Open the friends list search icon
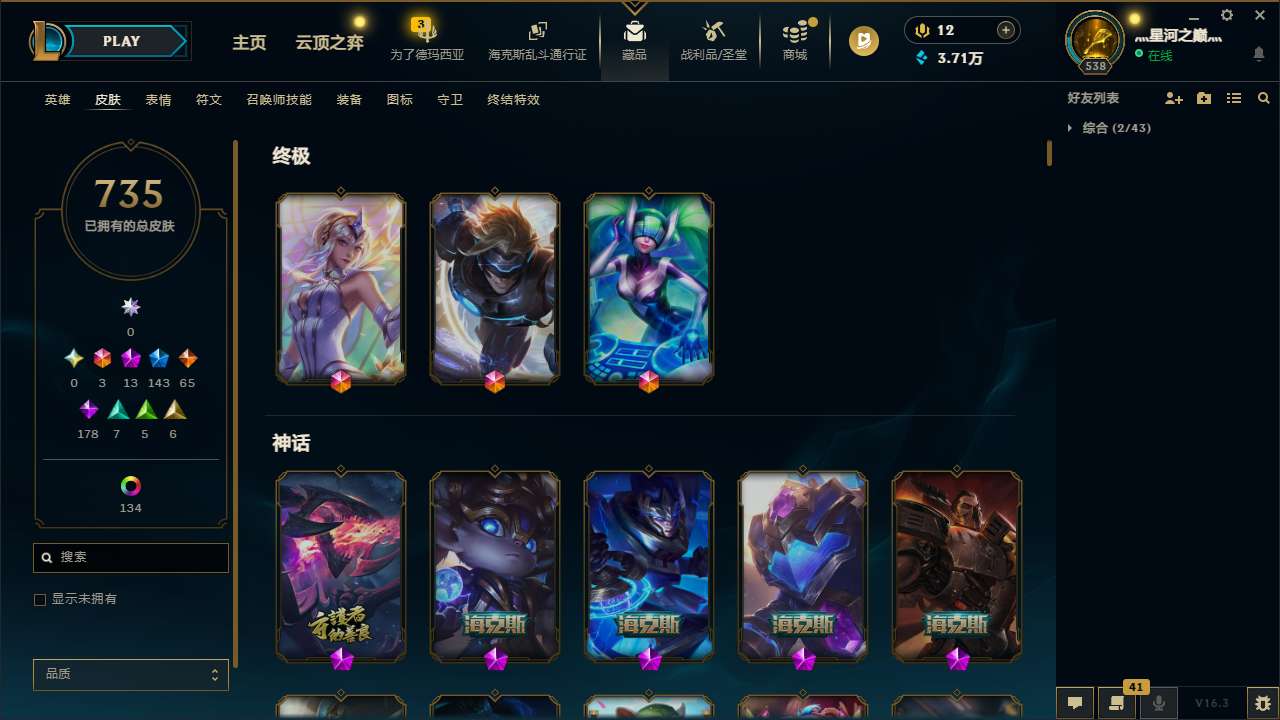 point(1263,98)
